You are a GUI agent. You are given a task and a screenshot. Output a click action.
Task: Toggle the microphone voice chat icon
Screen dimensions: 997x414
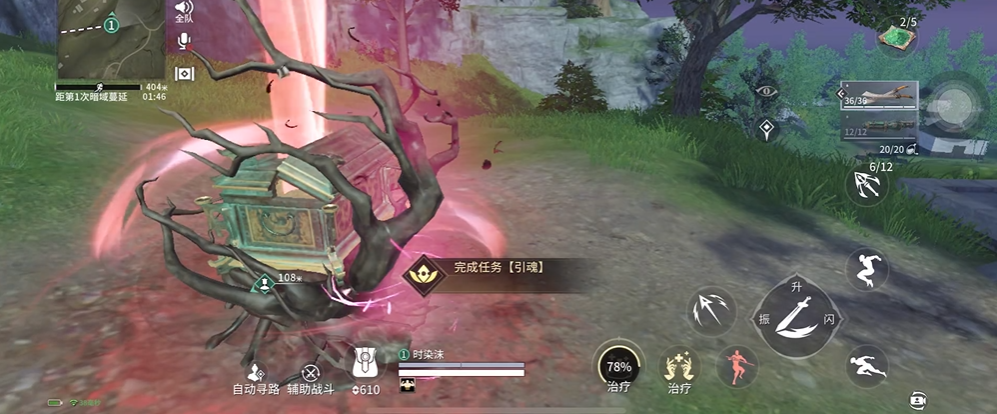click(x=184, y=41)
